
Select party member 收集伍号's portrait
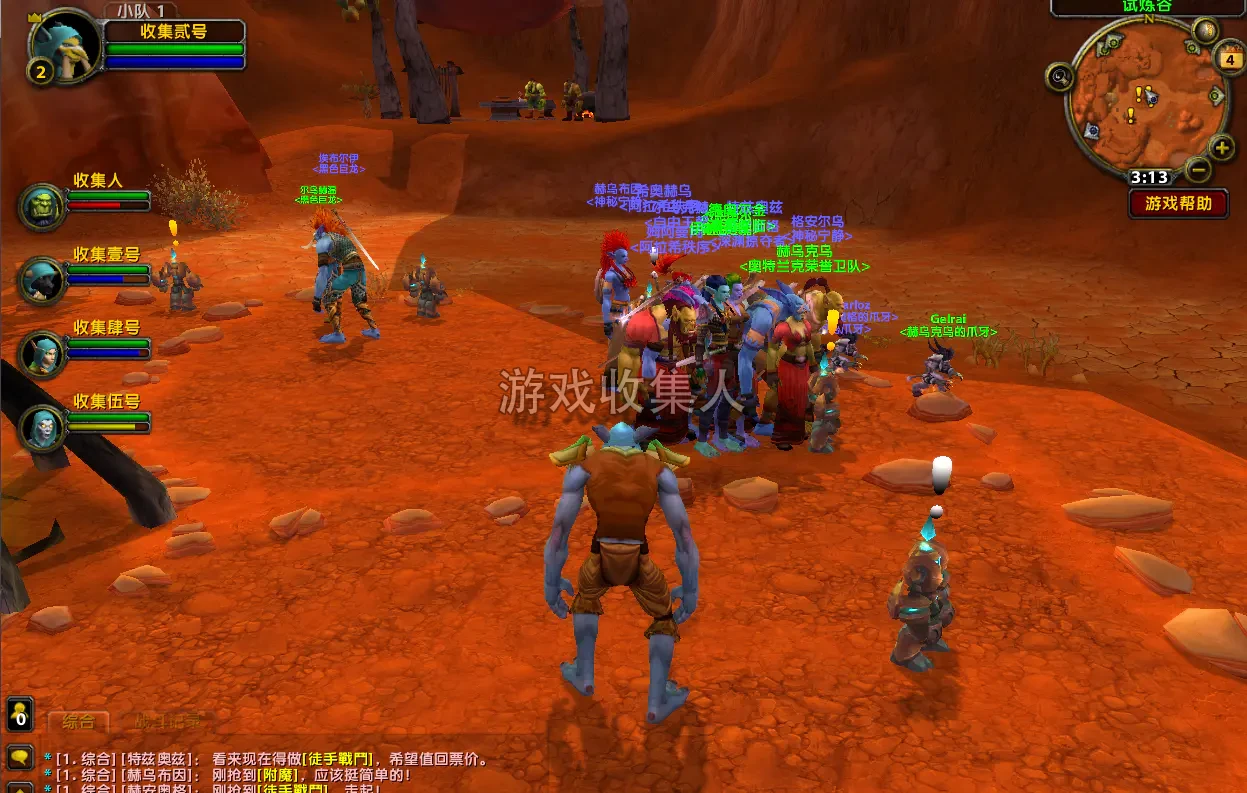[42, 428]
